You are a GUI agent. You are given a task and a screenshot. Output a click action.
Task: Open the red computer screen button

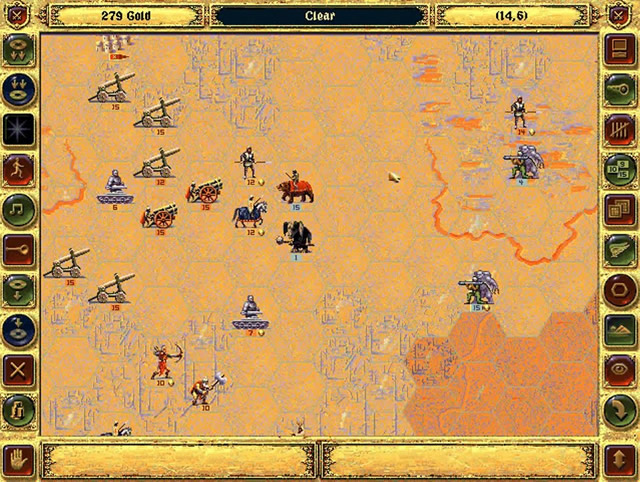620,47
